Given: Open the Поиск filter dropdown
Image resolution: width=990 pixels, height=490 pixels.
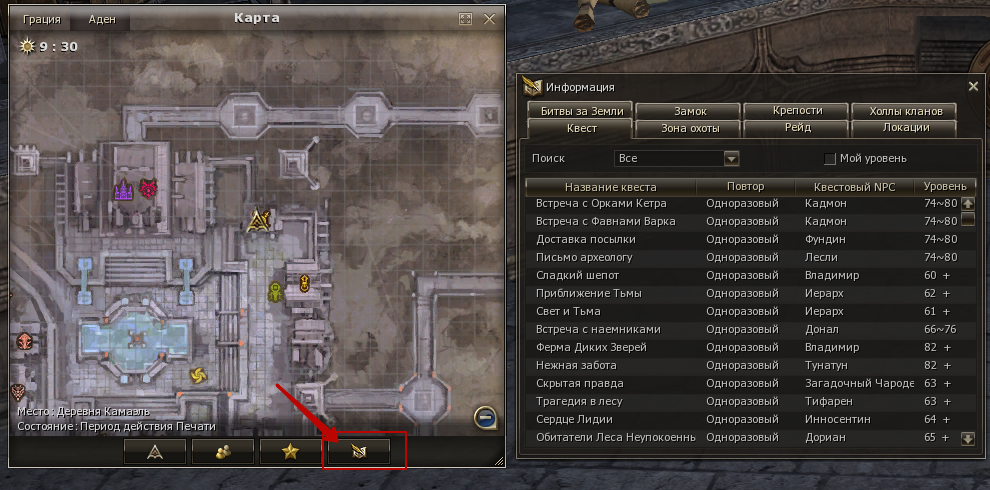Looking at the screenshot, I should point(731,158).
